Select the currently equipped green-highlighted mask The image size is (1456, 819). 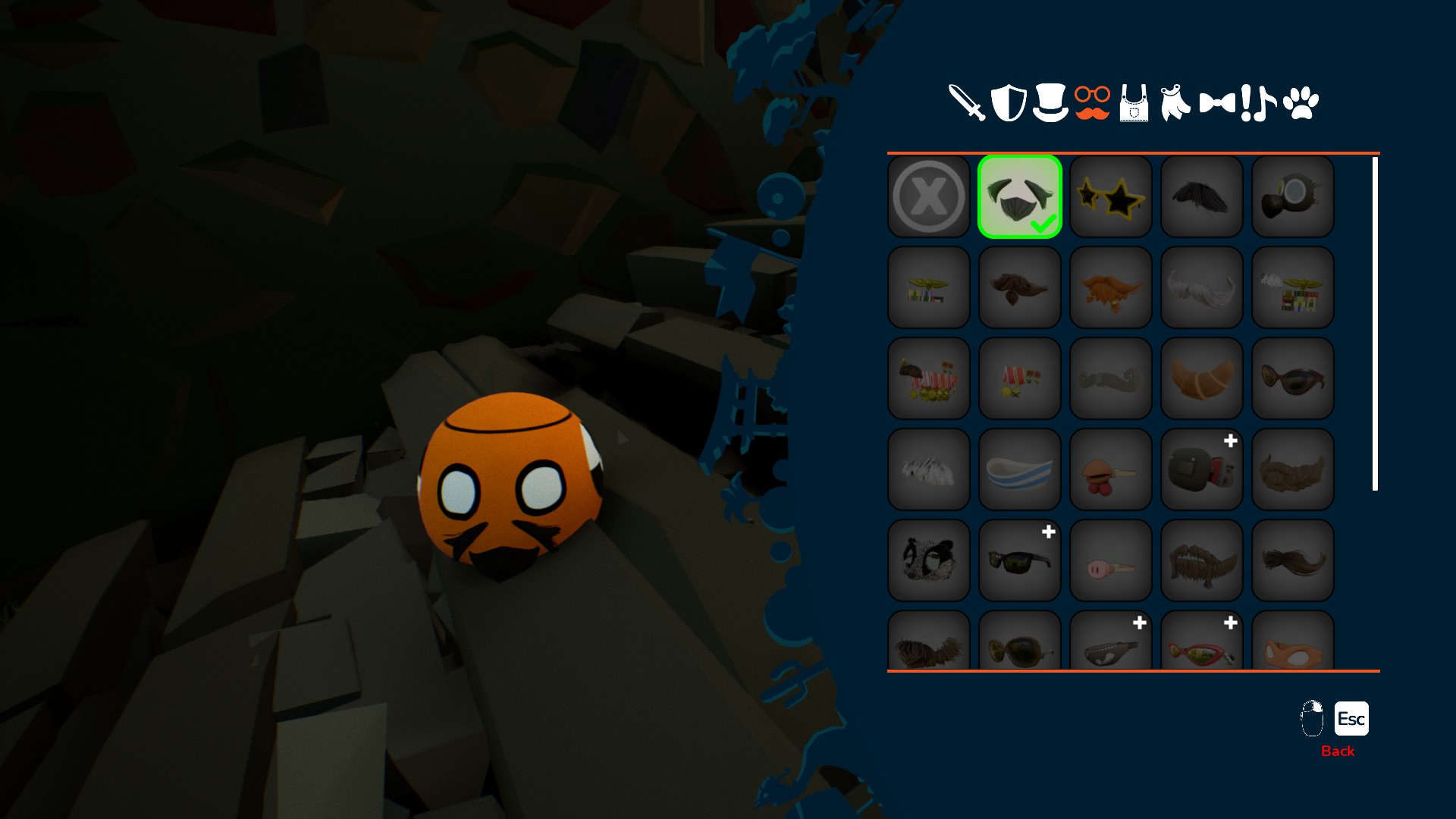(x=1020, y=196)
